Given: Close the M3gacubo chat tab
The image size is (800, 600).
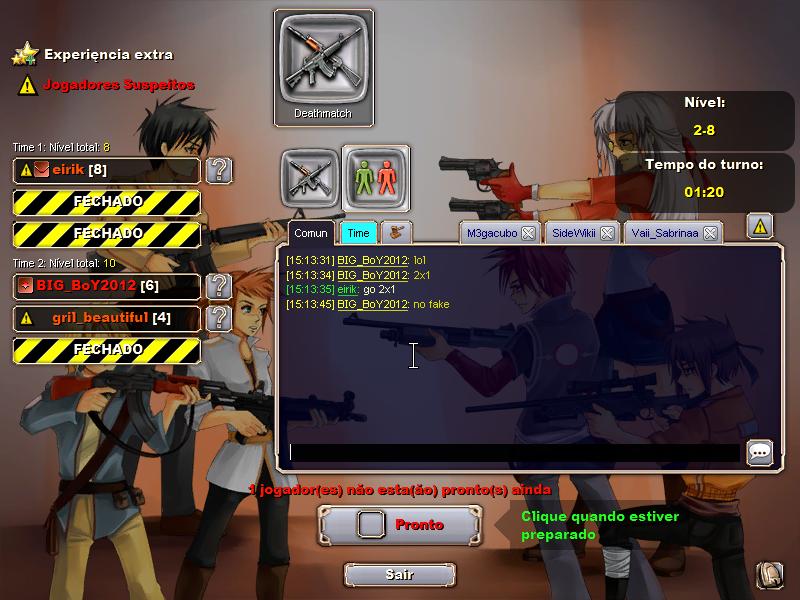Looking at the screenshot, I should click(x=528, y=233).
